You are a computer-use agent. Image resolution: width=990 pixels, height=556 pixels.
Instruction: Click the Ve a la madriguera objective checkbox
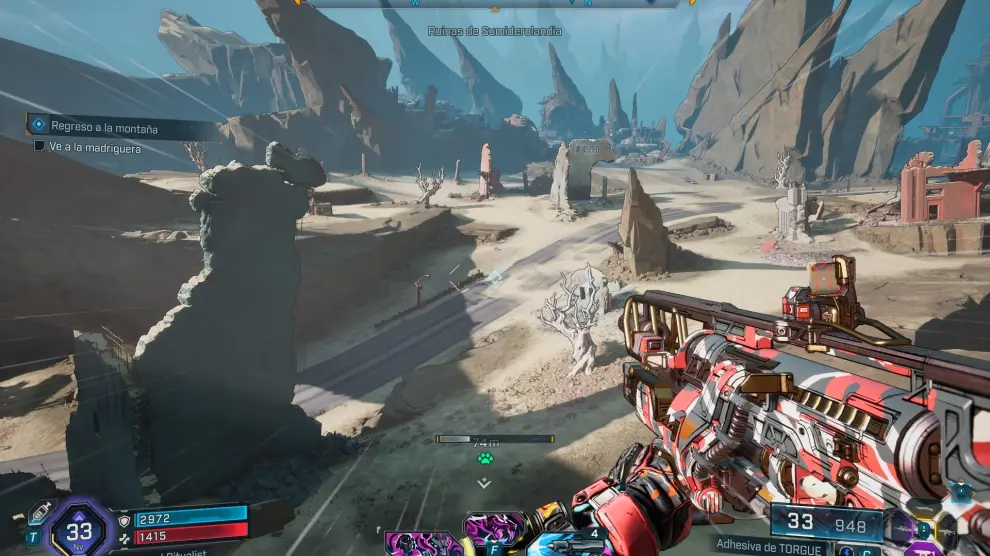[39, 146]
